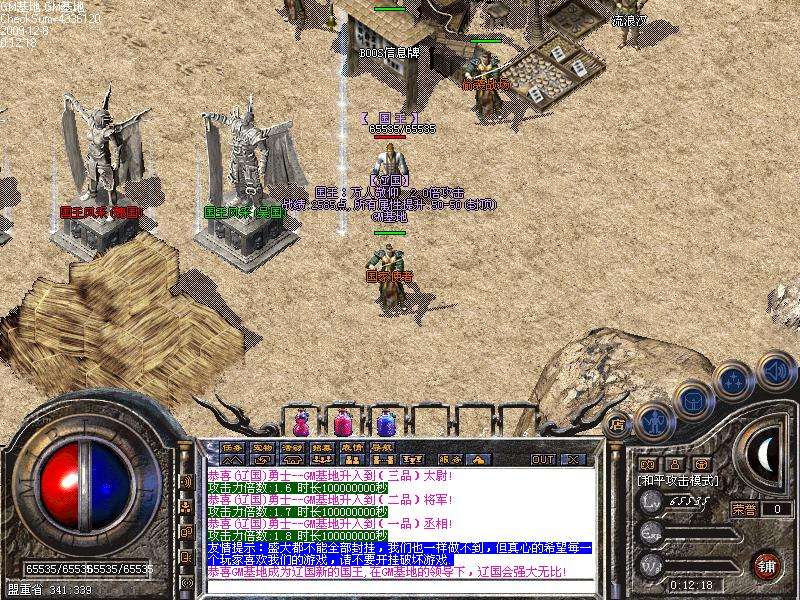This screenshot has width=800, height=600.
Task: Open the 导航 navigation tab
Action: [x=382, y=447]
